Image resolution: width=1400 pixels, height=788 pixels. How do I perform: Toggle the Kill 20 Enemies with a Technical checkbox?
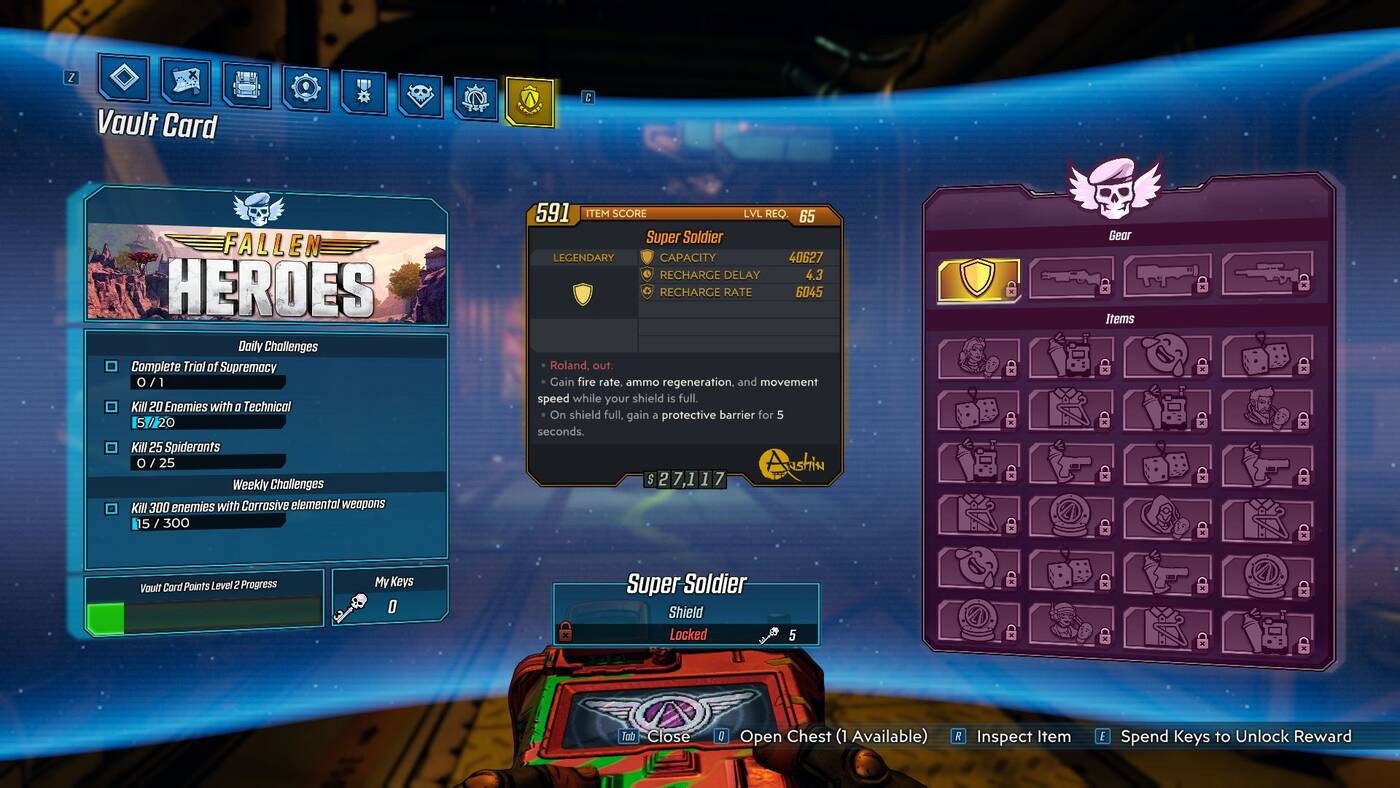coord(111,408)
